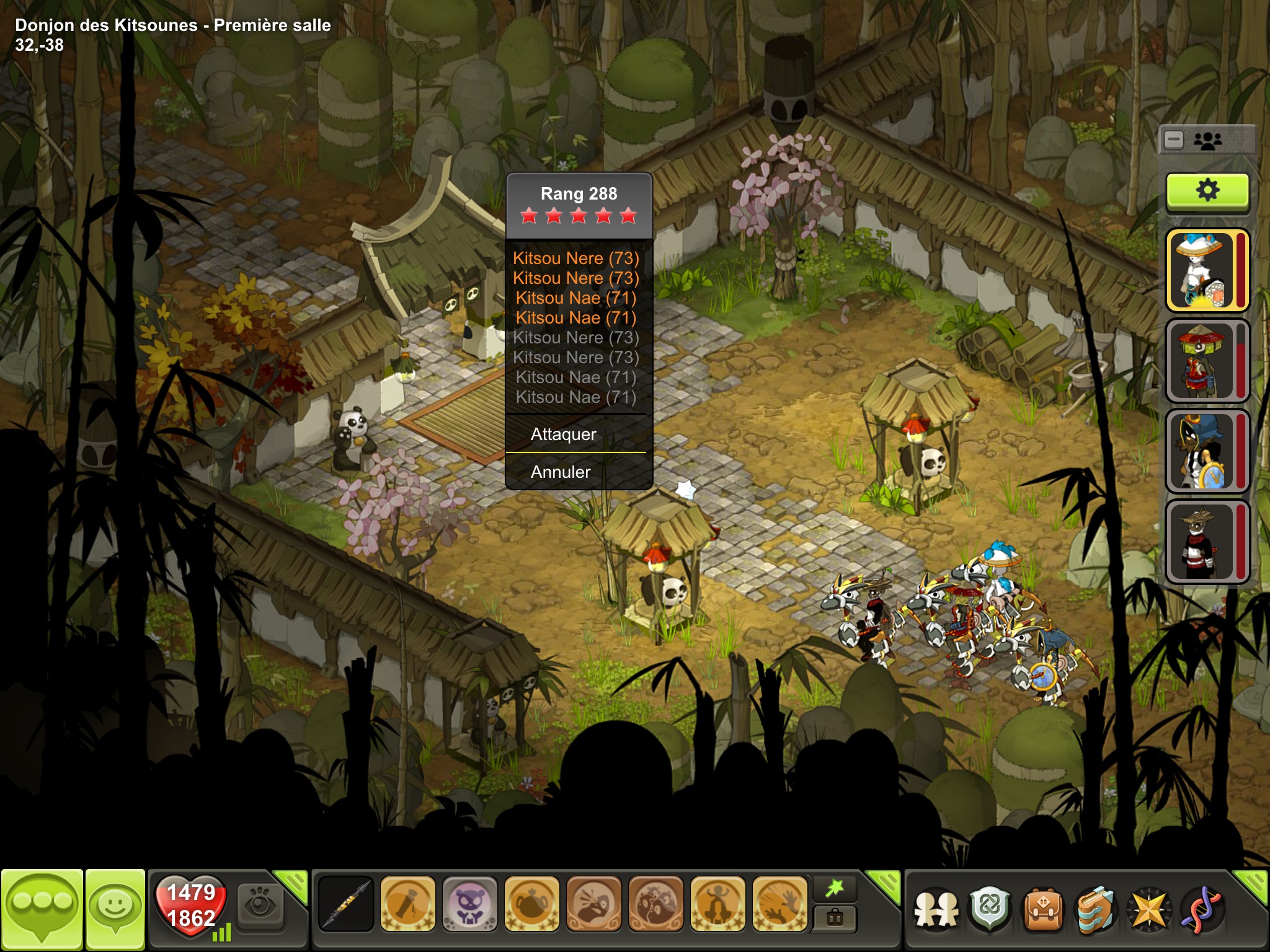Viewport: 1270px width, 952px height.
Task: Select Annuler to dismiss the popup
Action: 561,472
